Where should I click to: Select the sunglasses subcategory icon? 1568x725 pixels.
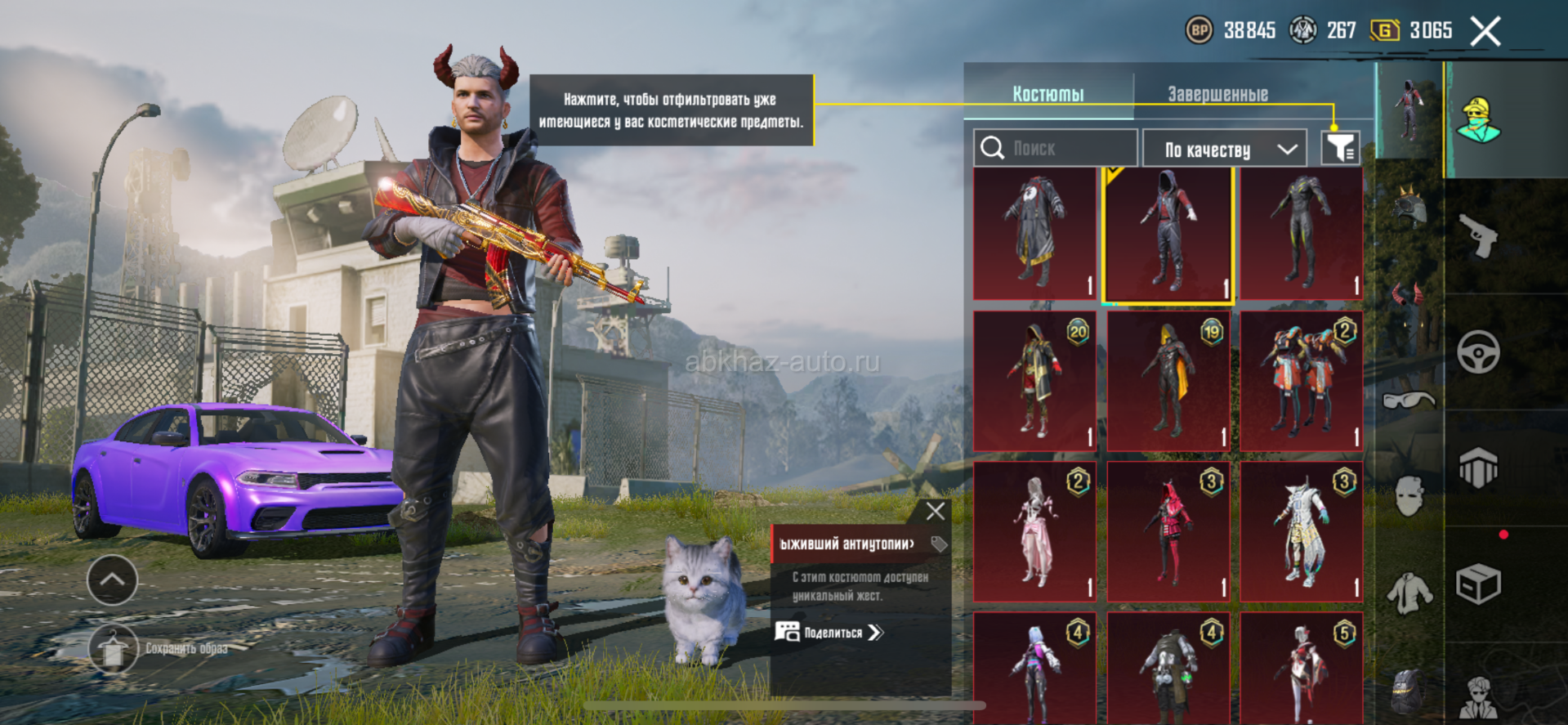[x=1409, y=401]
